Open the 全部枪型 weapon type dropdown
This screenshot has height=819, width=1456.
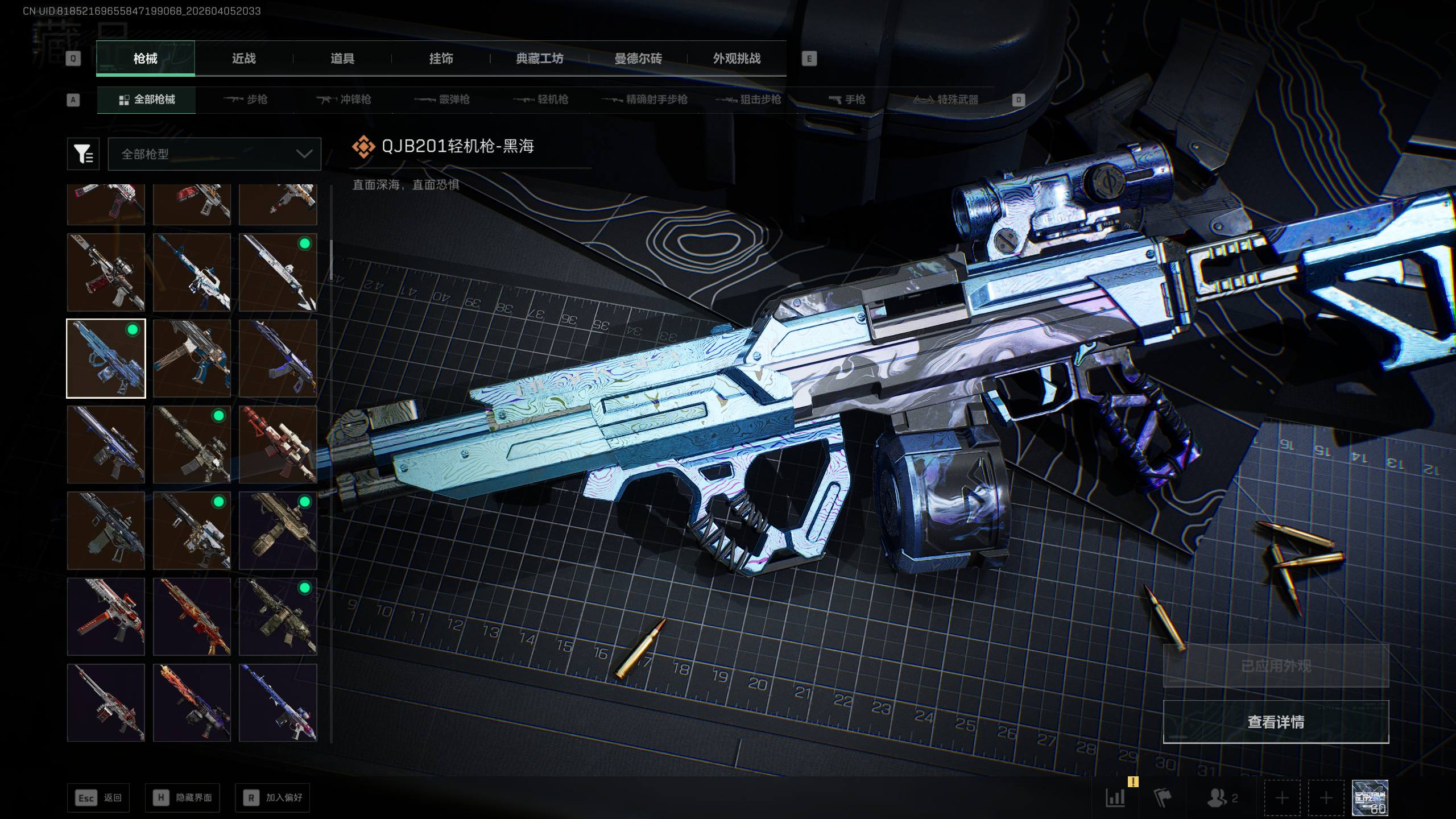(x=214, y=154)
